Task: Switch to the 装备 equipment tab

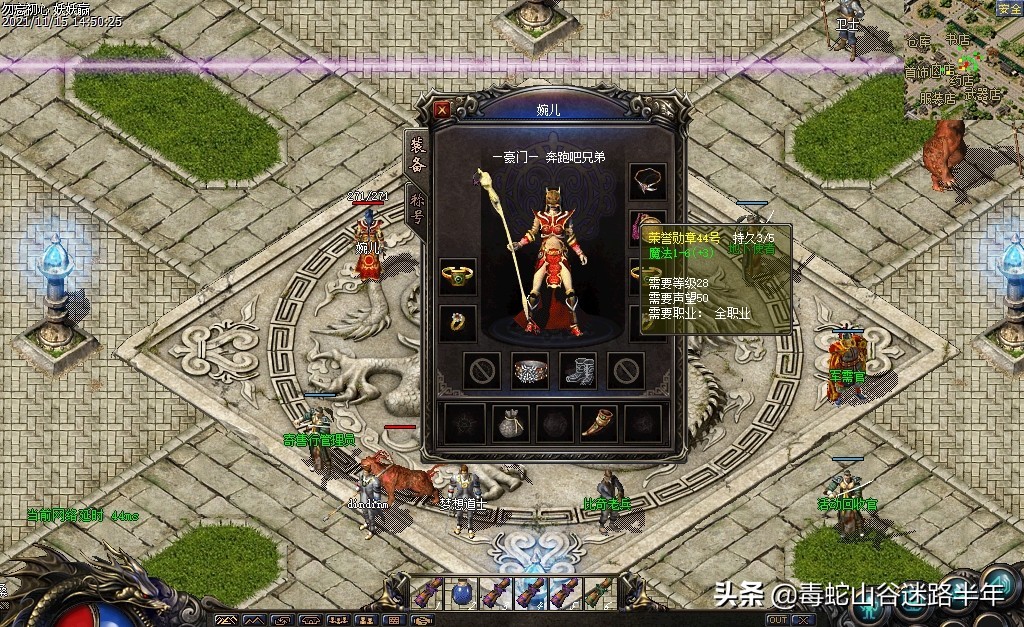Action: point(416,154)
